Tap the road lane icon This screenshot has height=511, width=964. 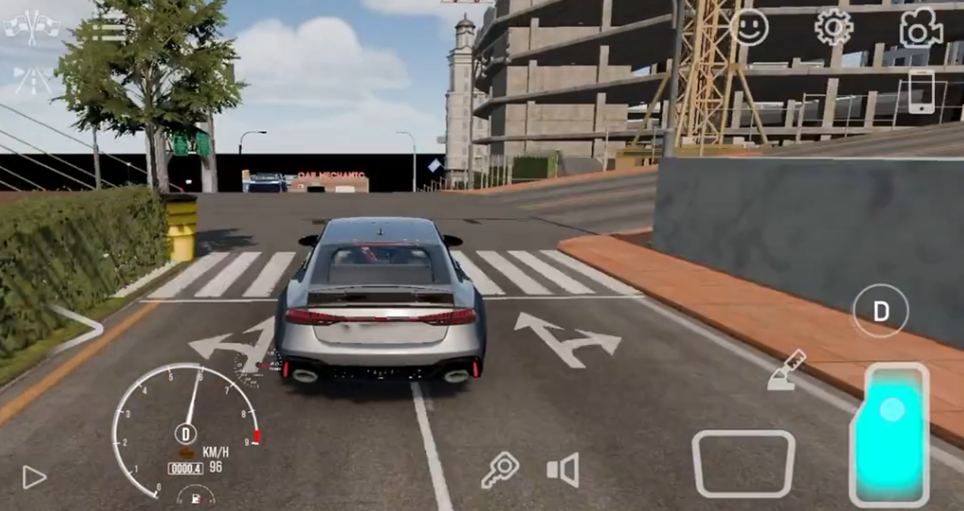[33, 80]
